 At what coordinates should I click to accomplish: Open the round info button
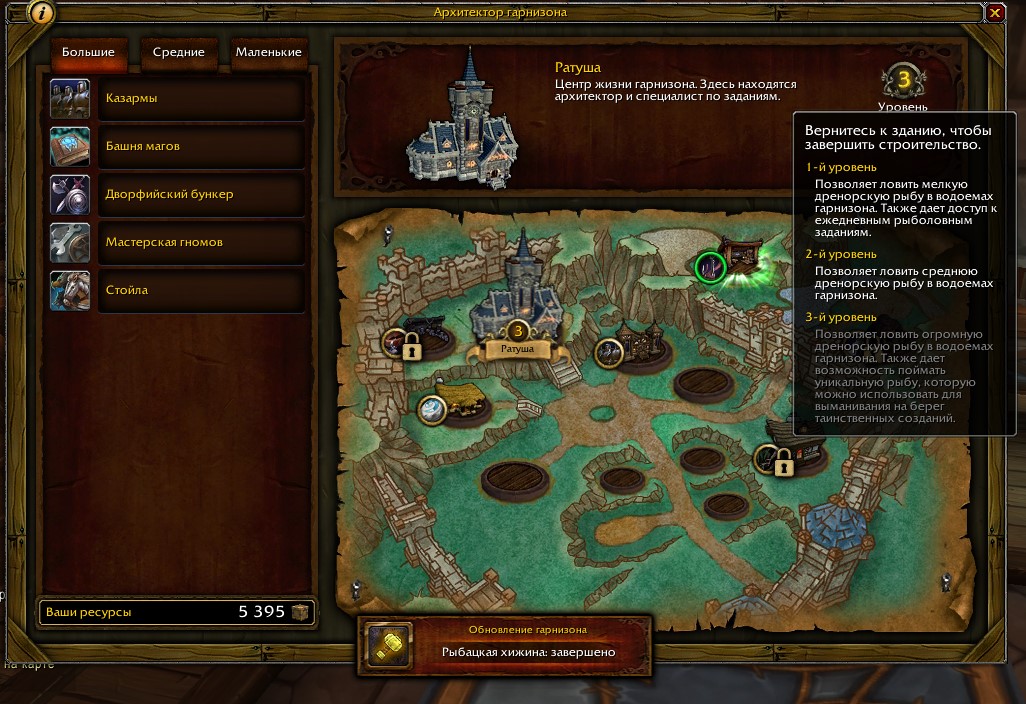[41, 13]
